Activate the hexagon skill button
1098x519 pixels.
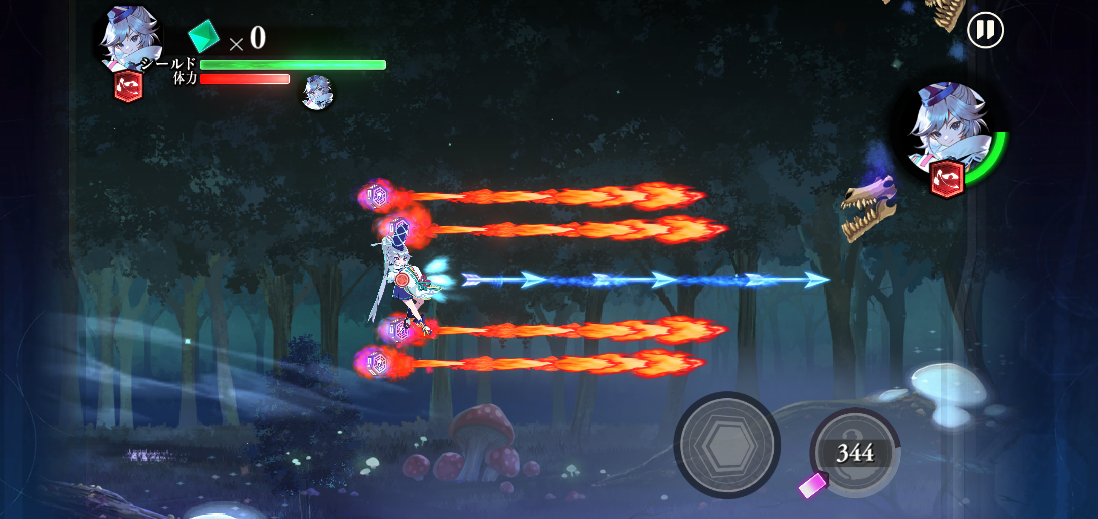point(727,445)
